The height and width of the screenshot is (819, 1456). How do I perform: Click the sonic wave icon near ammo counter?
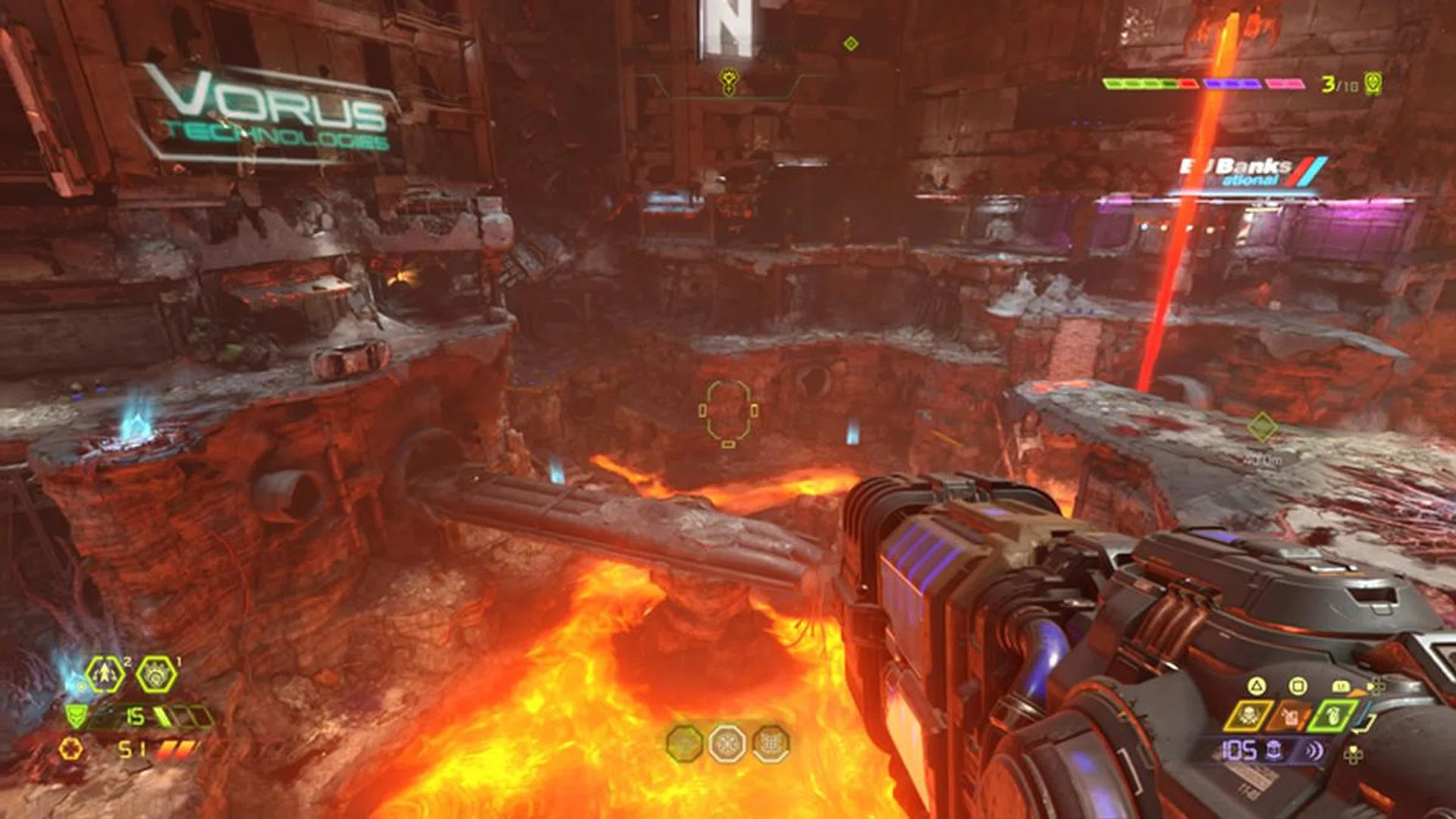tap(1312, 750)
